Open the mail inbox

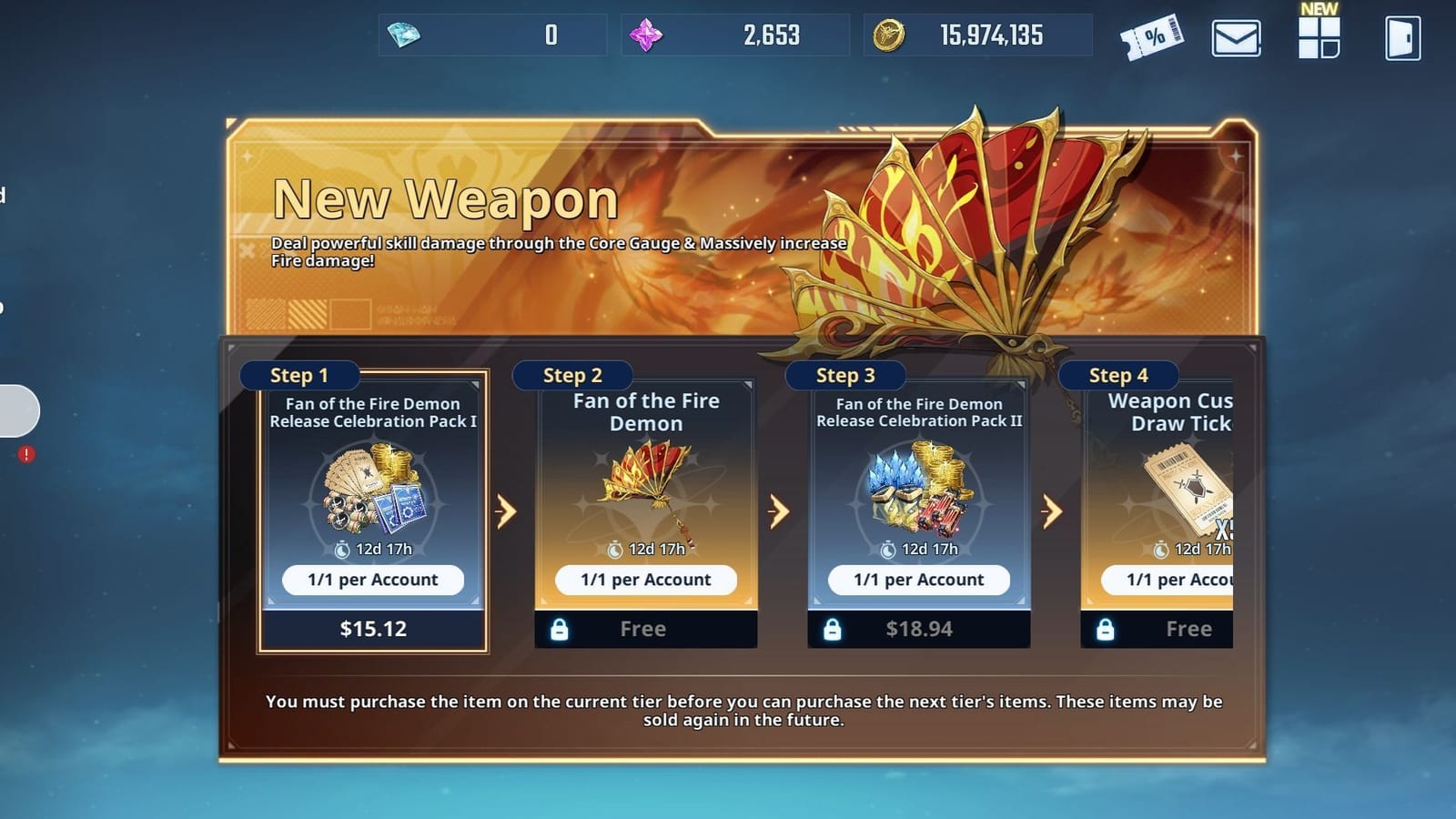1234,36
